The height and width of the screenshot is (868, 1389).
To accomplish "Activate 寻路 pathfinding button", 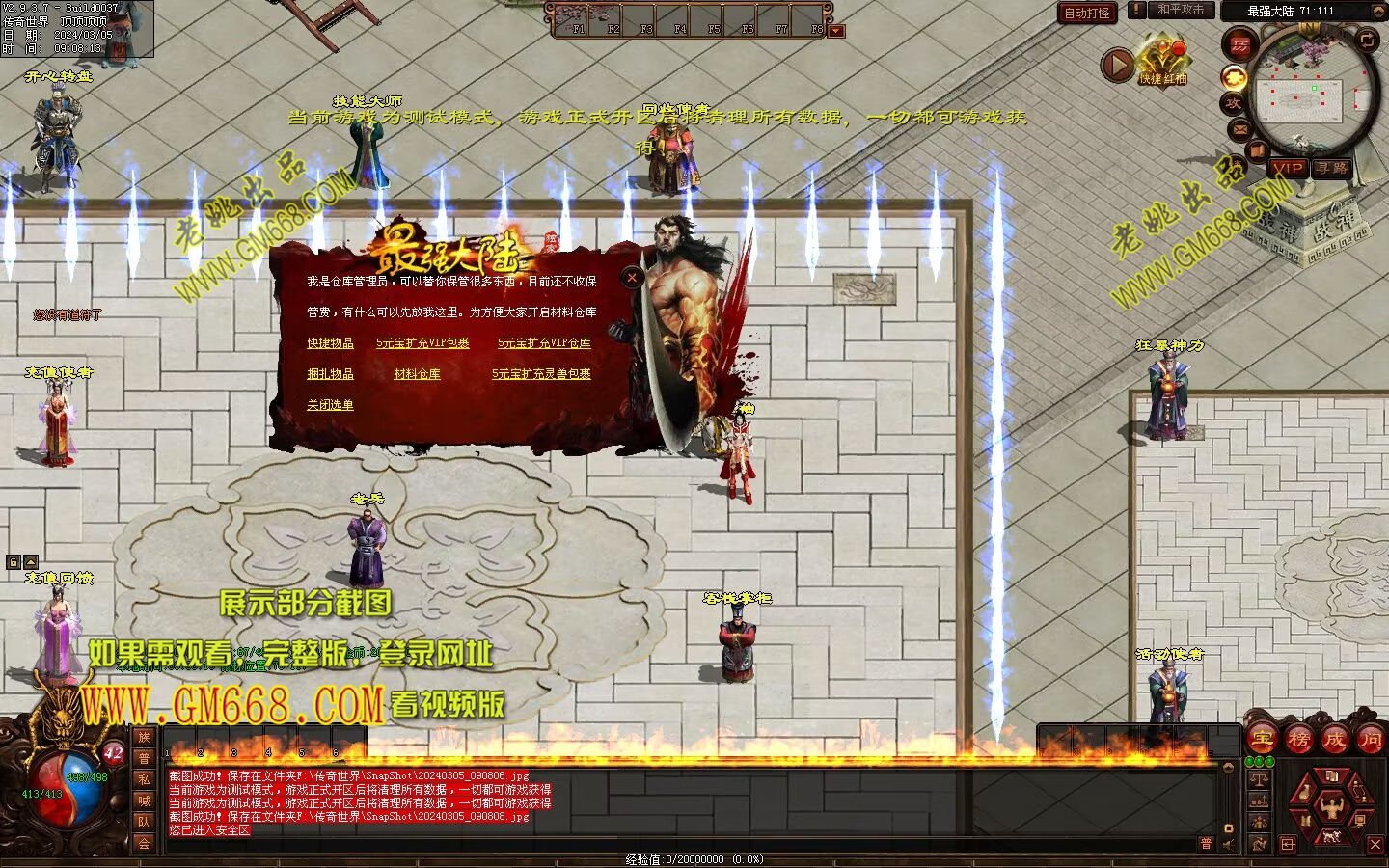I will pyautogui.click(x=1332, y=168).
